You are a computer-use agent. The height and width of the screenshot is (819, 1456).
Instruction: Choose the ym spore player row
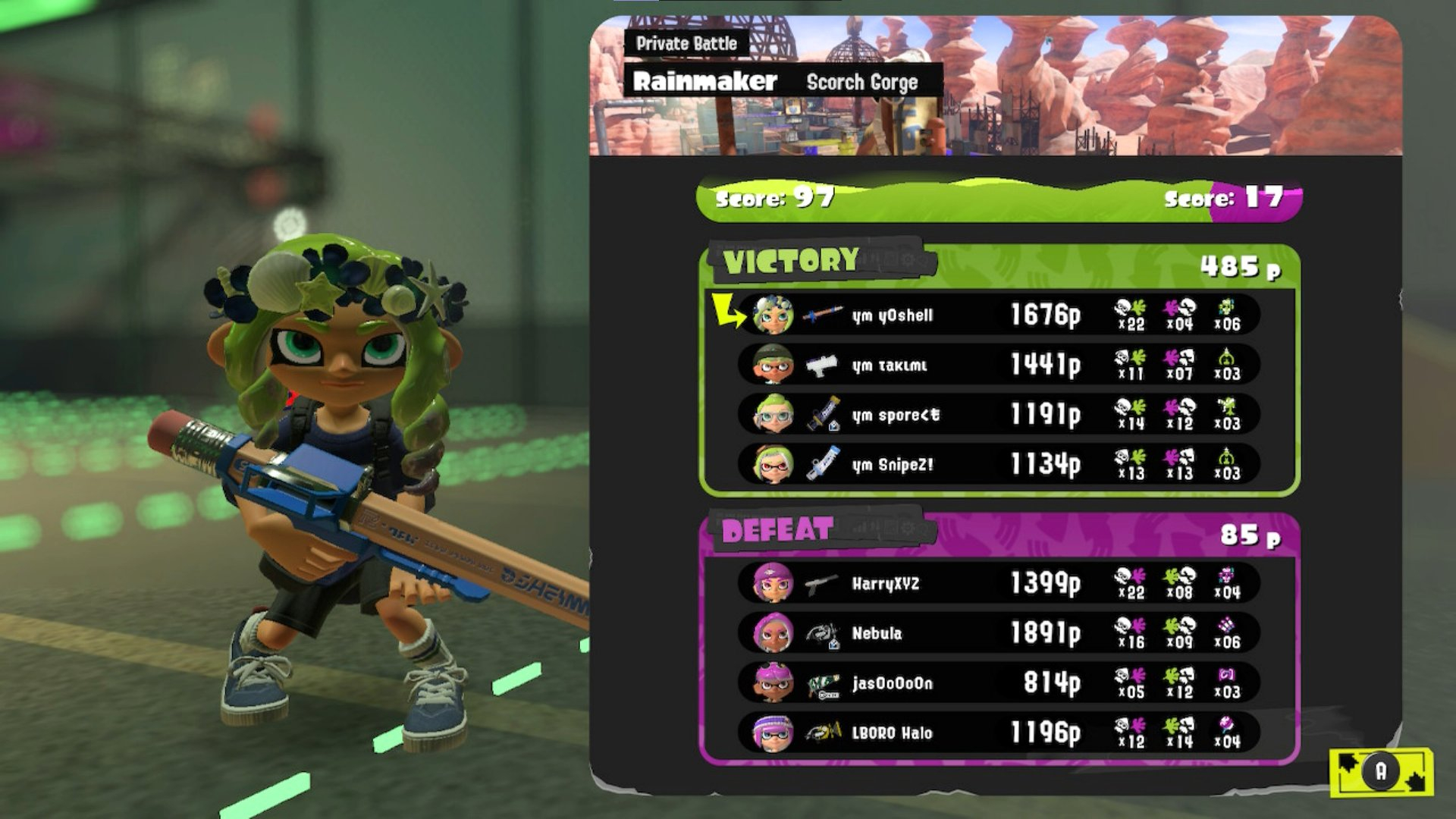(x=998, y=415)
